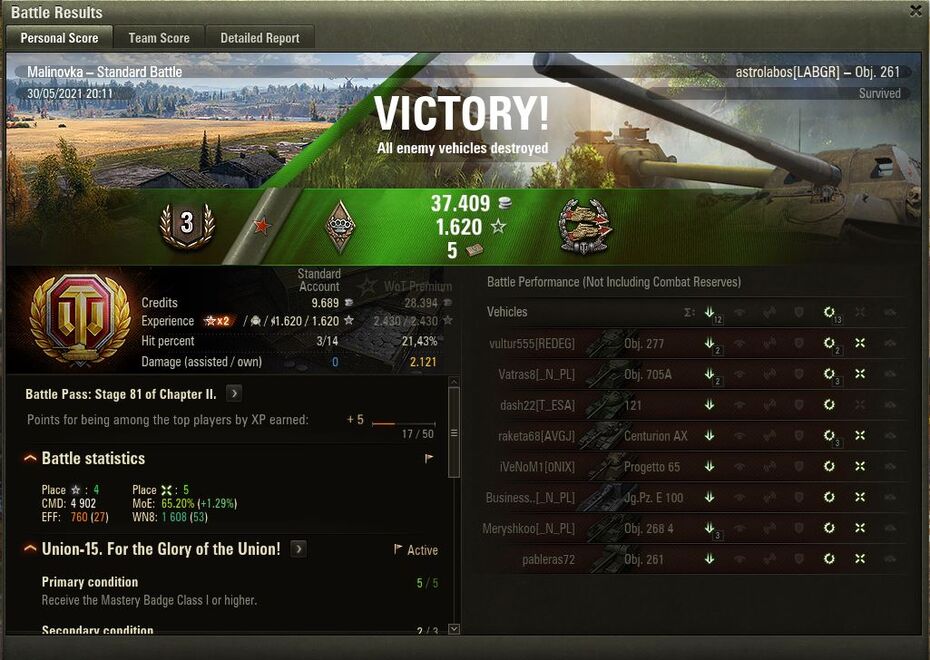
Task: Collapse the Battle statistics section
Action: (31, 459)
